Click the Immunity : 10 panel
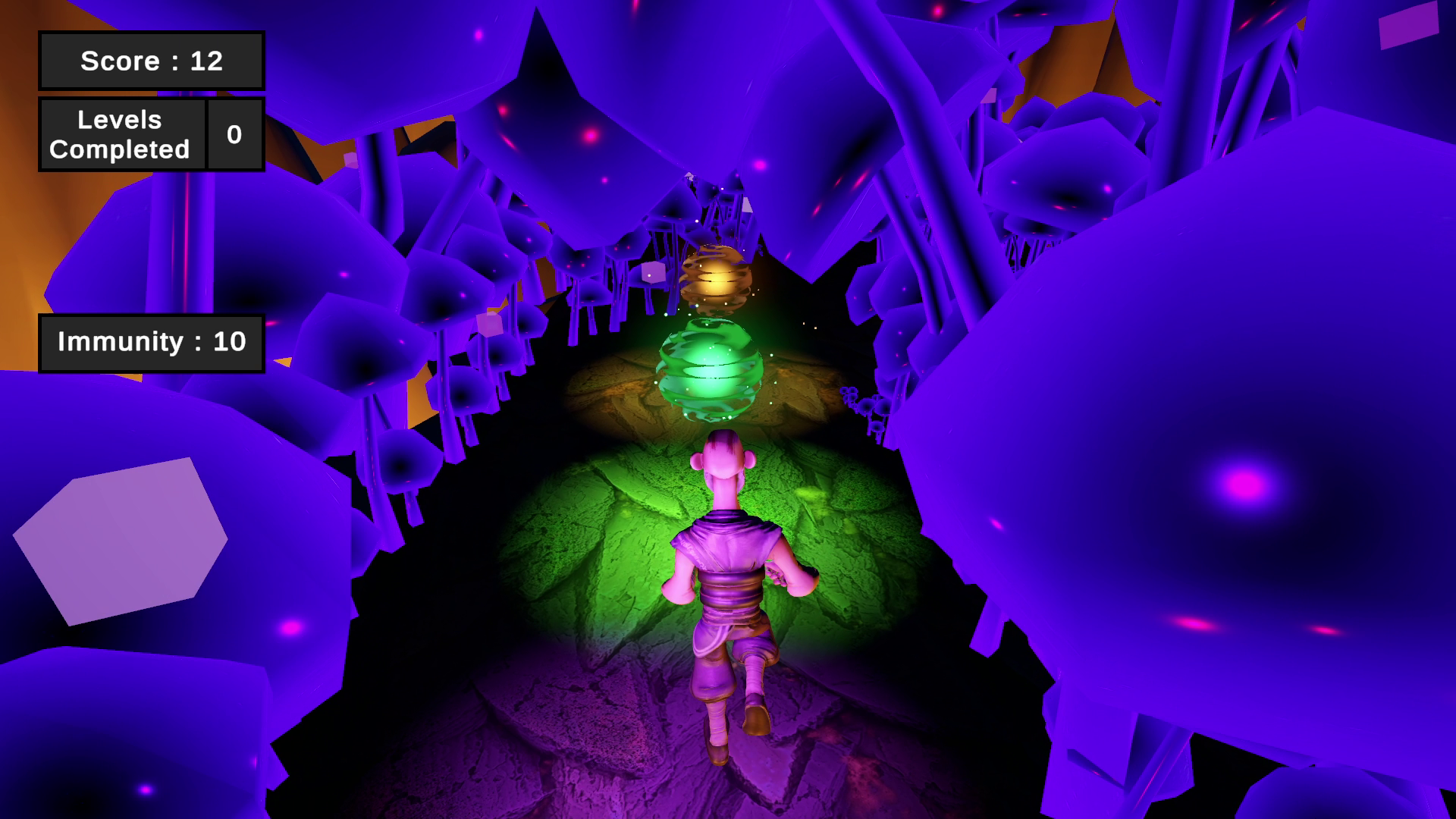This screenshot has height=819, width=1456. click(151, 343)
